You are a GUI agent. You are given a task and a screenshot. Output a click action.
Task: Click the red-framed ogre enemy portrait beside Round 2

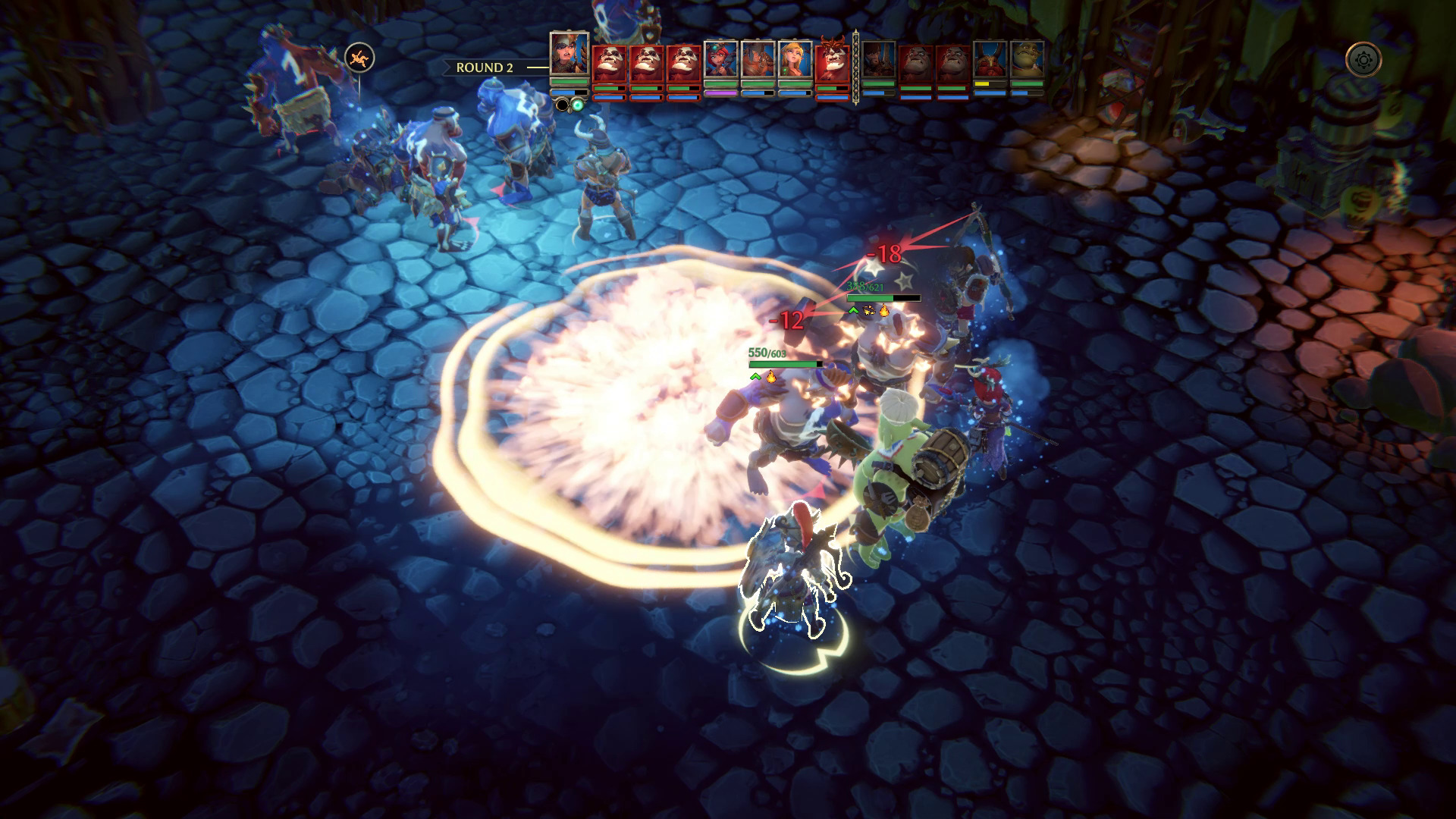click(x=611, y=64)
